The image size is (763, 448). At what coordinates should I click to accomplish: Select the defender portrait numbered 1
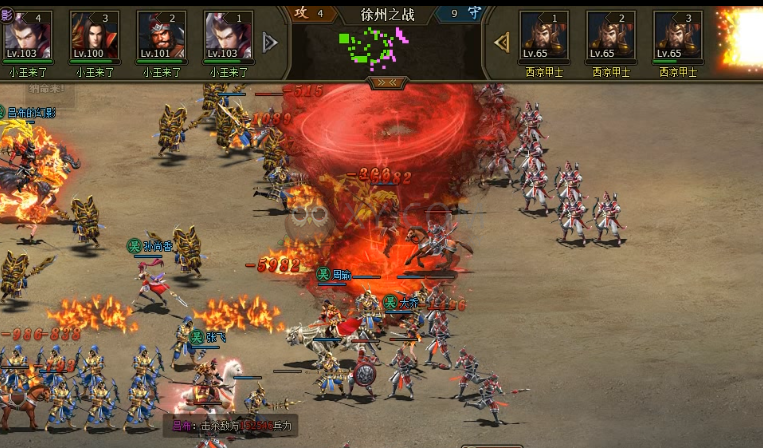544,37
